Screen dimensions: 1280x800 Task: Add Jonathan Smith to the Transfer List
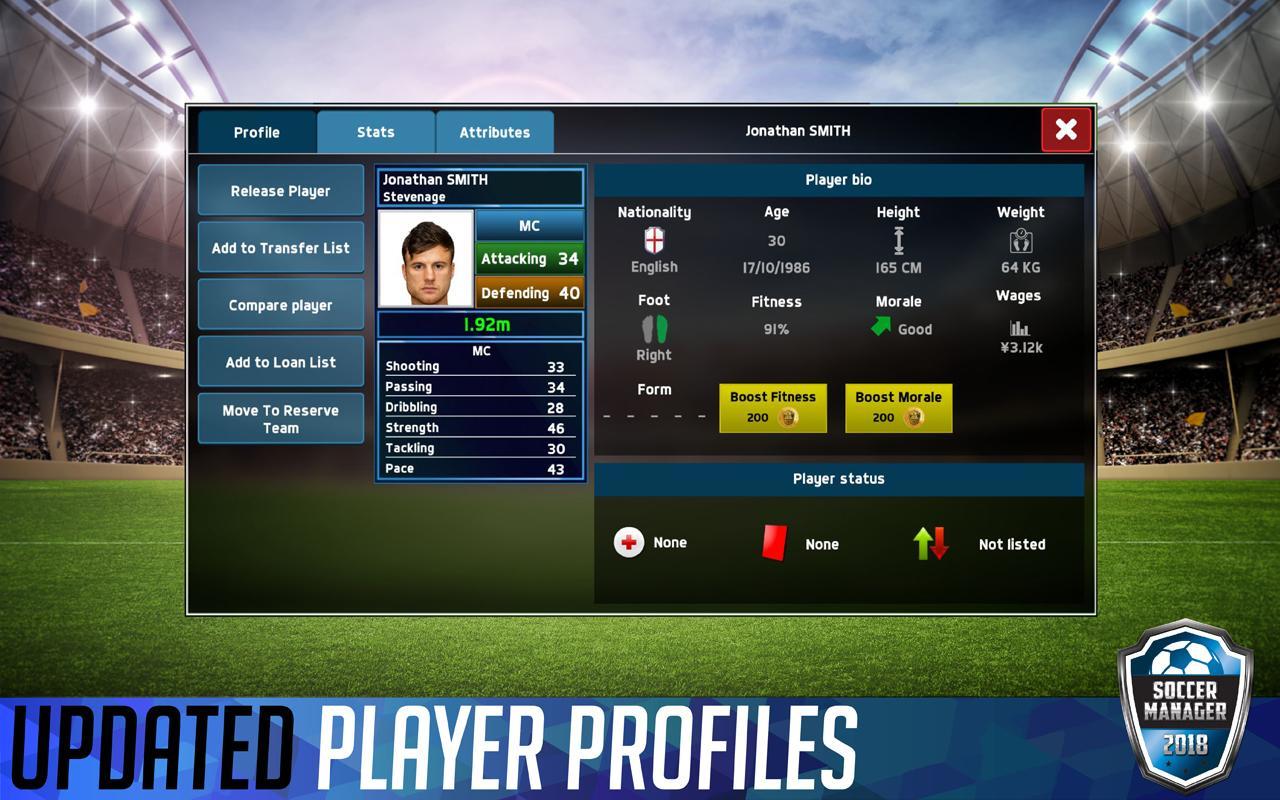[x=280, y=247]
